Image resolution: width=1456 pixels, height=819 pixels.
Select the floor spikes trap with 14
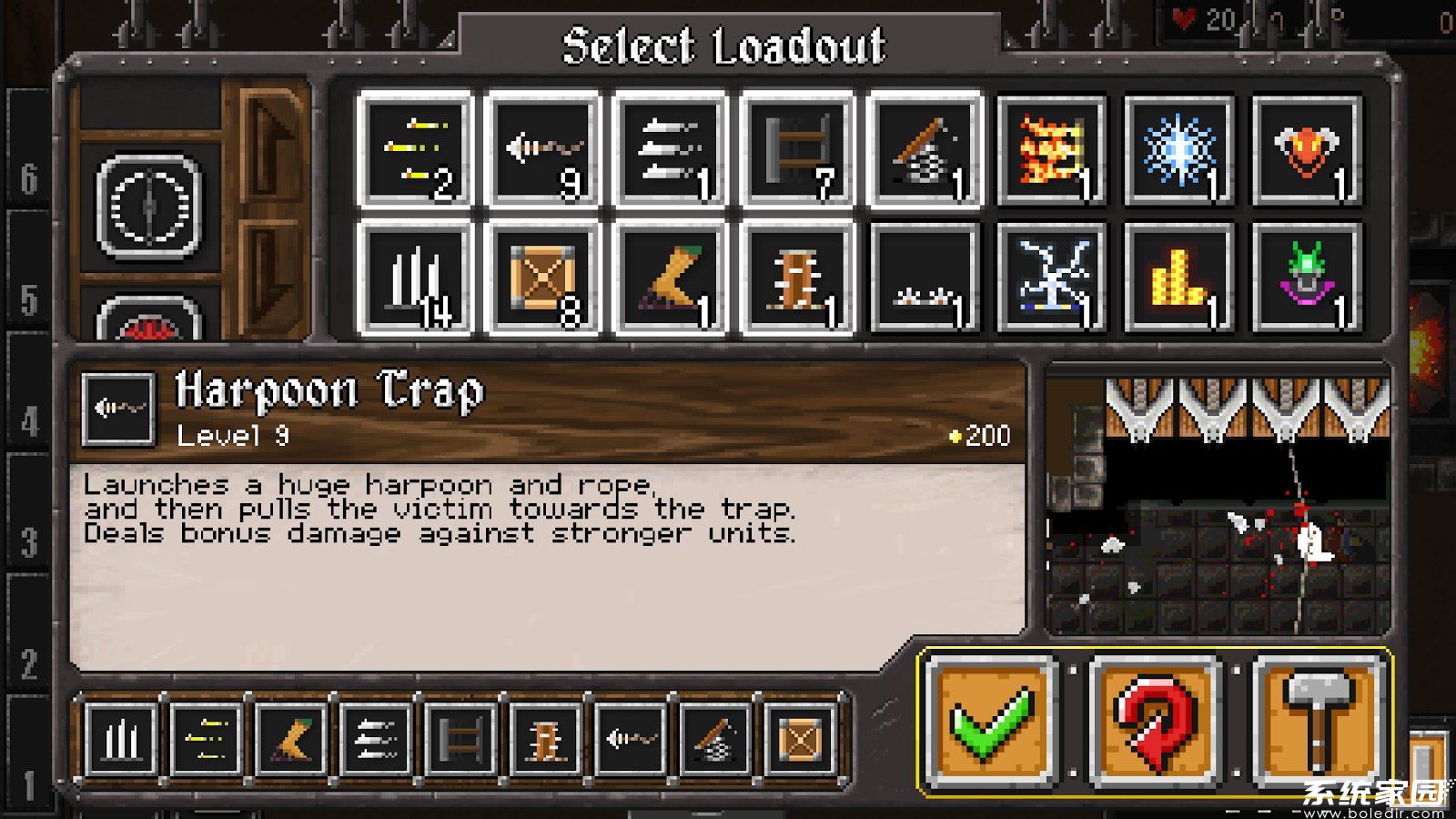416,278
